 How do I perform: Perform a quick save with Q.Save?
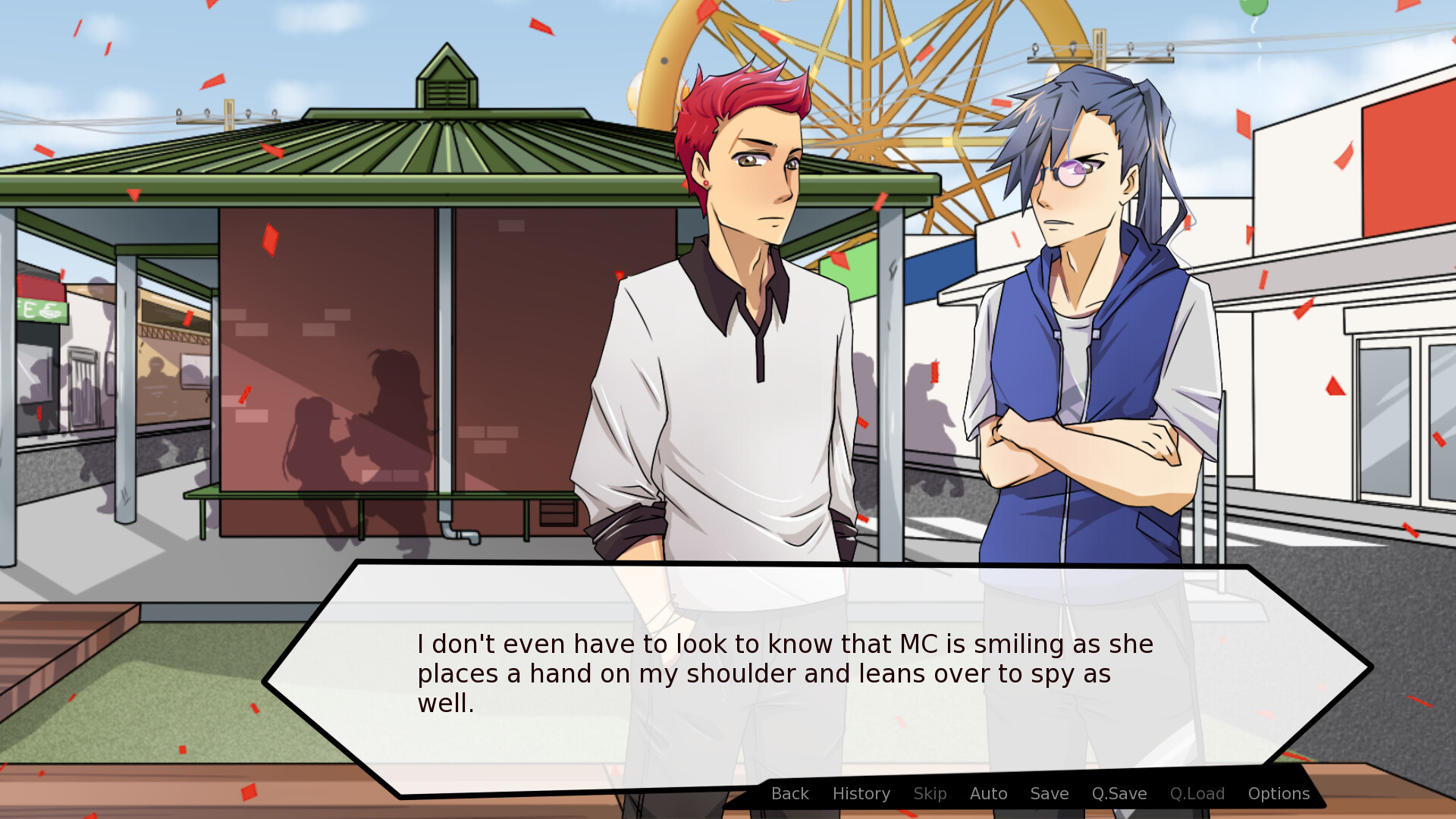pos(1119,793)
